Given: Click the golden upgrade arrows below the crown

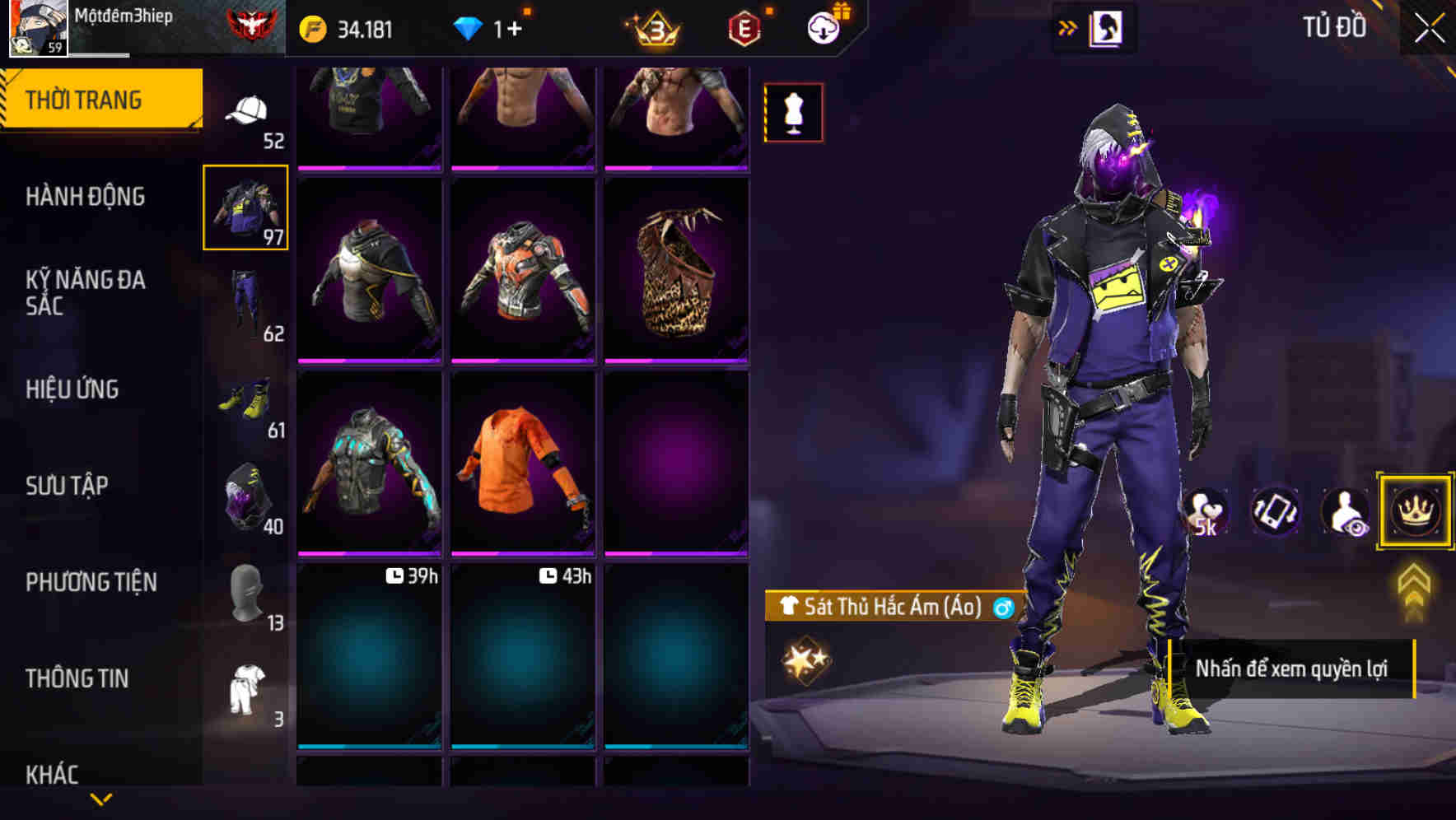Looking at the screenshot, I should point(1414,585).
